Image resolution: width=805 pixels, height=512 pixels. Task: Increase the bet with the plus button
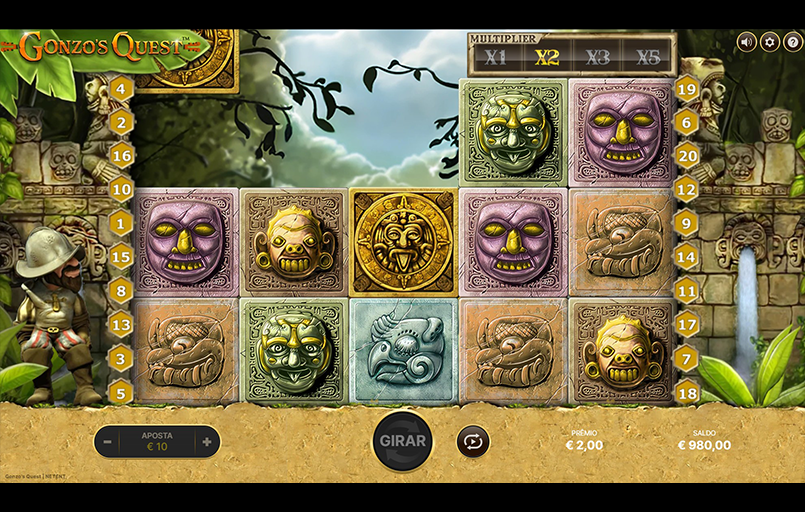coord(207,441)
